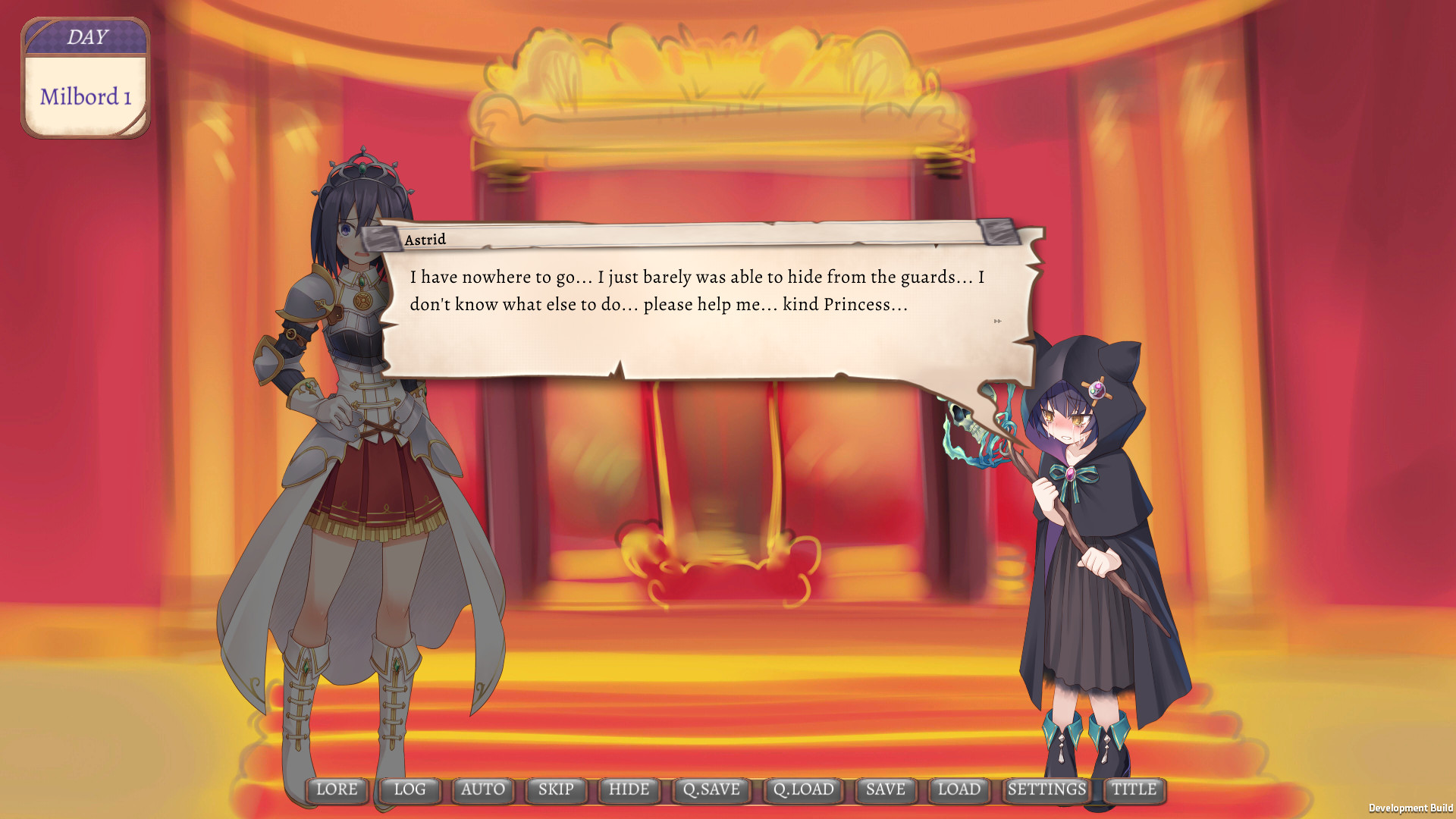The height and width of the screenshot is (819, 1456).
Task: Click the fast-forward continue indicator in dialogue box
Action: (x=996, y=321)
